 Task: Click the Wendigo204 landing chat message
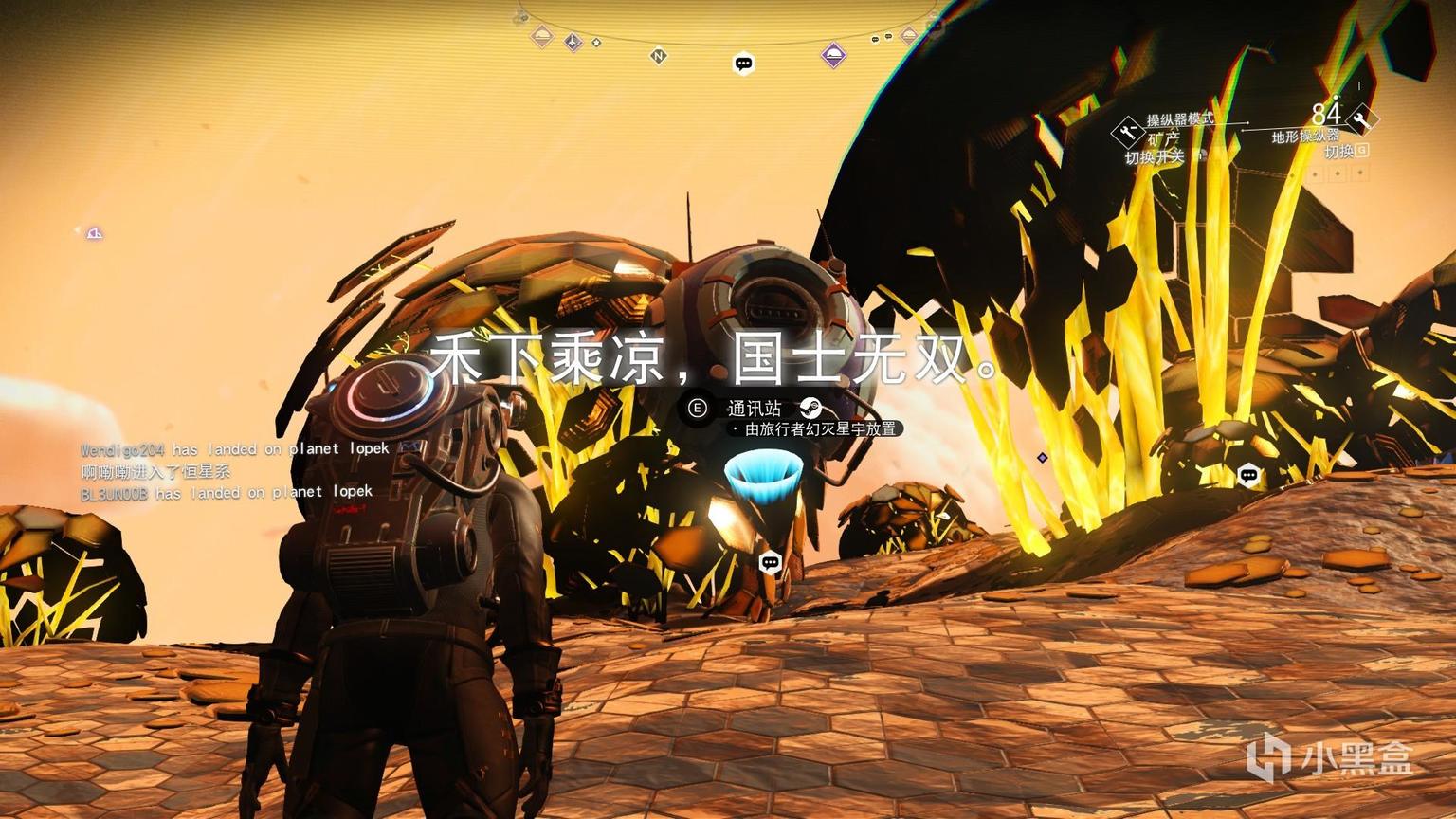(234, 449)
